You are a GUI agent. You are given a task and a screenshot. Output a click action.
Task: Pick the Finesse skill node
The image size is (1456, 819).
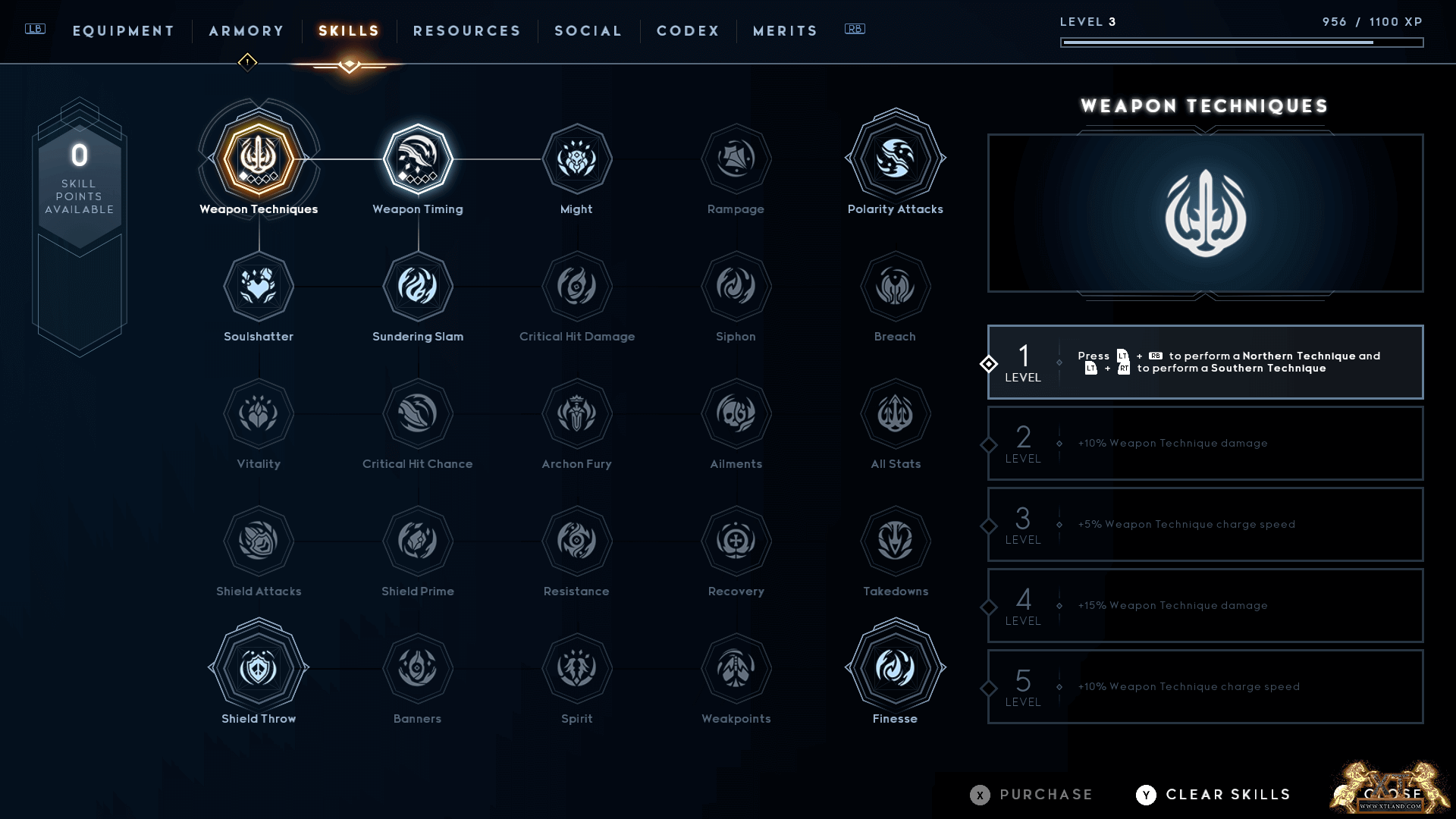click(895, 668)
